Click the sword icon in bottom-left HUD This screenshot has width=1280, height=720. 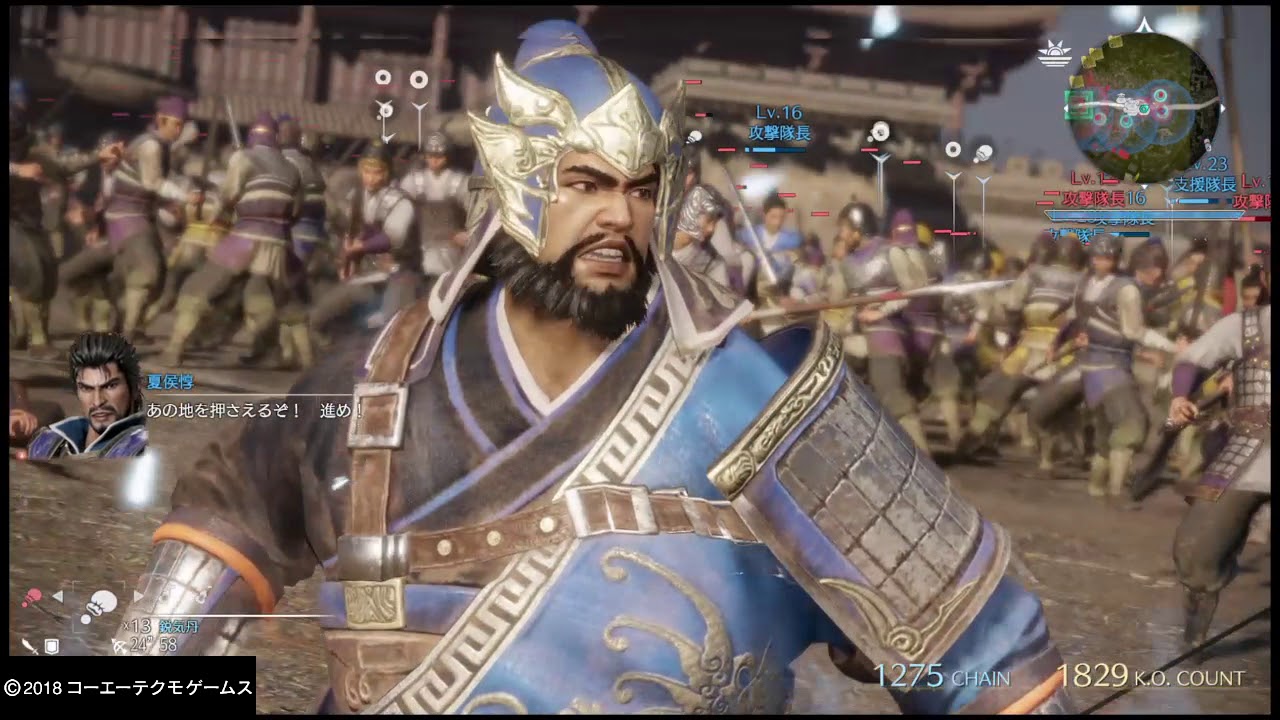point(31,647)
